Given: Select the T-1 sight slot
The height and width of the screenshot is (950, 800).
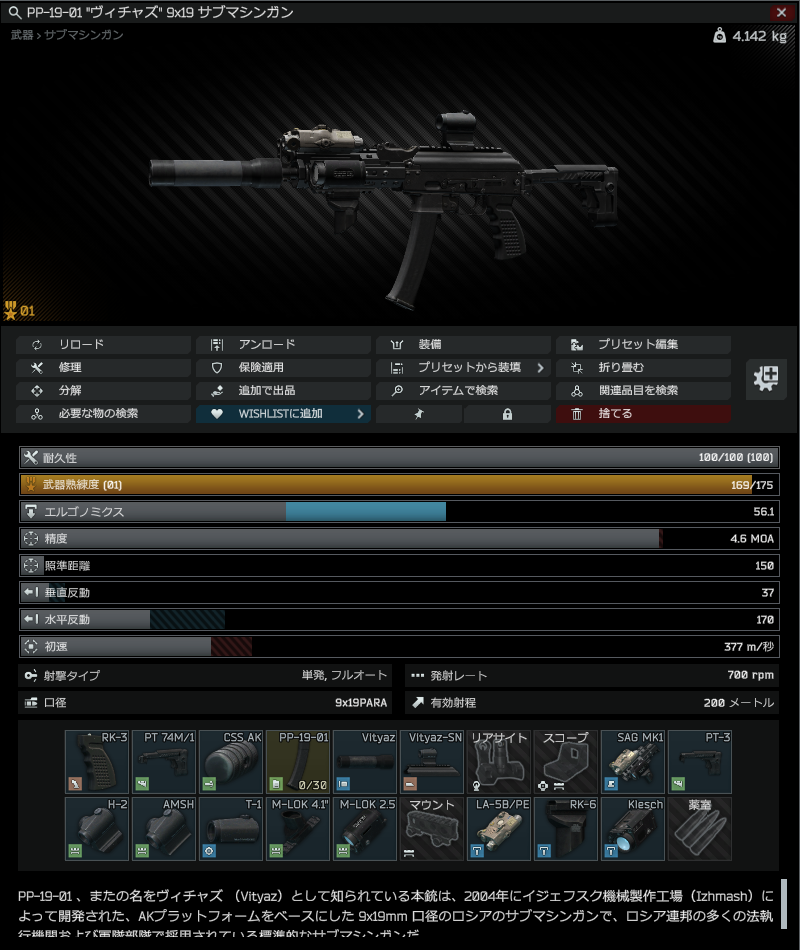Looking at the screenshot, I should [x=231, y=829].
